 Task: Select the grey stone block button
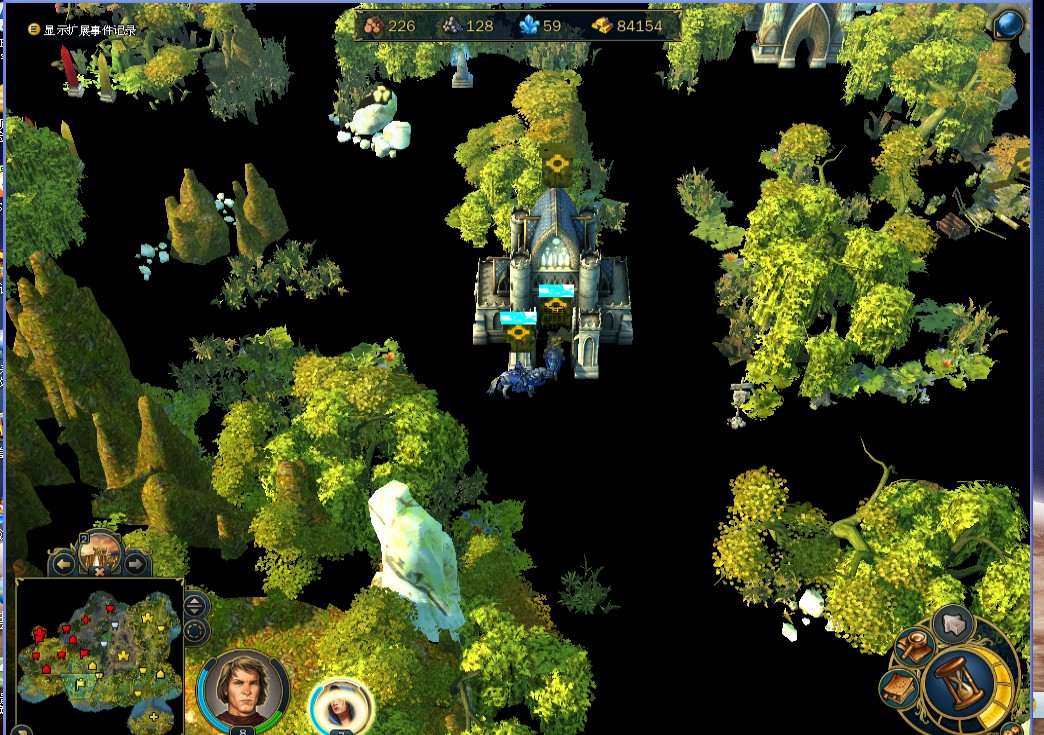tap(954, 624)
